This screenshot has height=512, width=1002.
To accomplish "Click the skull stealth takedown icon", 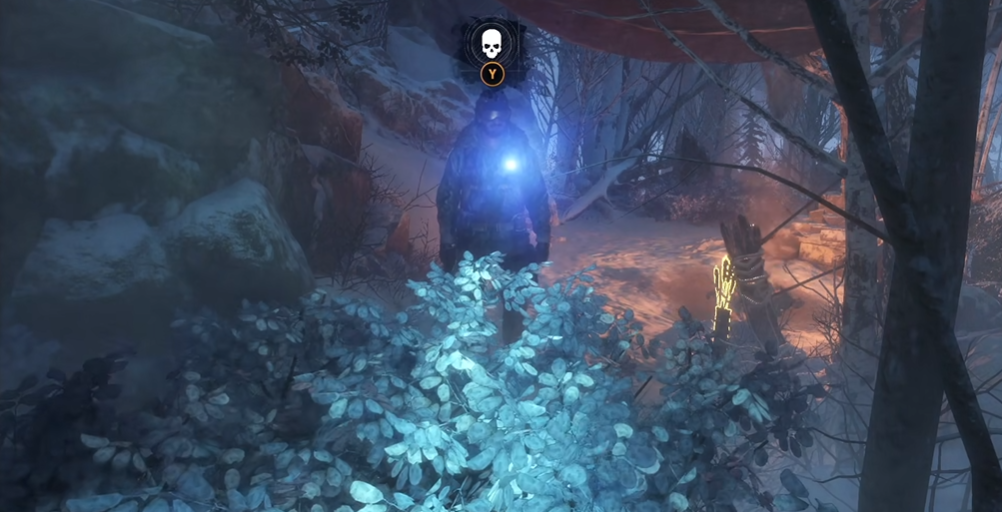I will 491,42.
